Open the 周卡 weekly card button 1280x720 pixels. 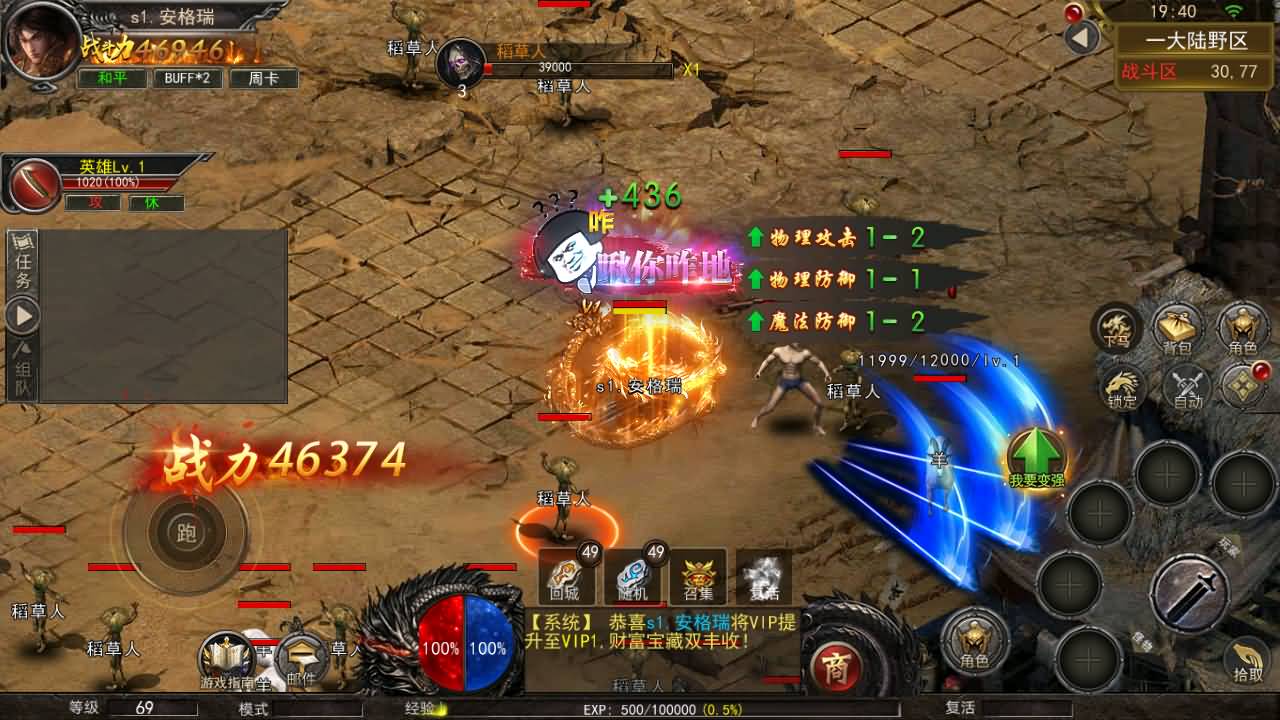pyautogui.click(x=264, y=78)
